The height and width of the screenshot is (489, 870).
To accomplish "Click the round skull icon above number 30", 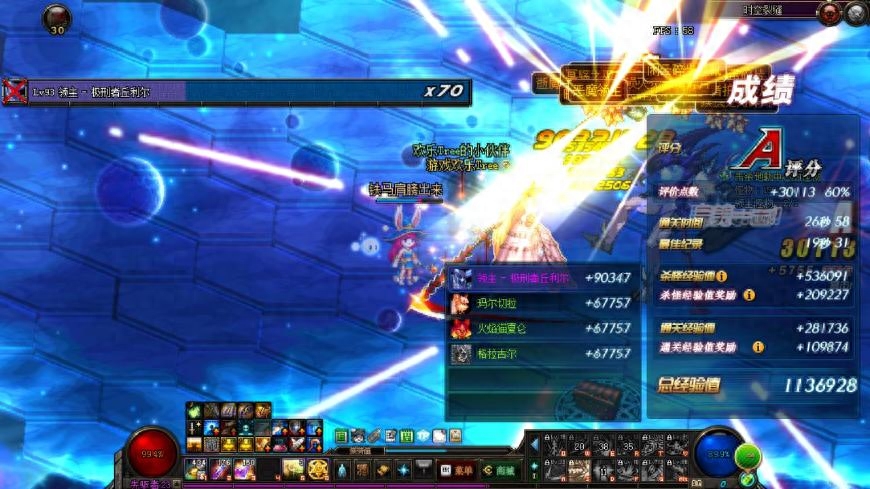I will 56,17.
